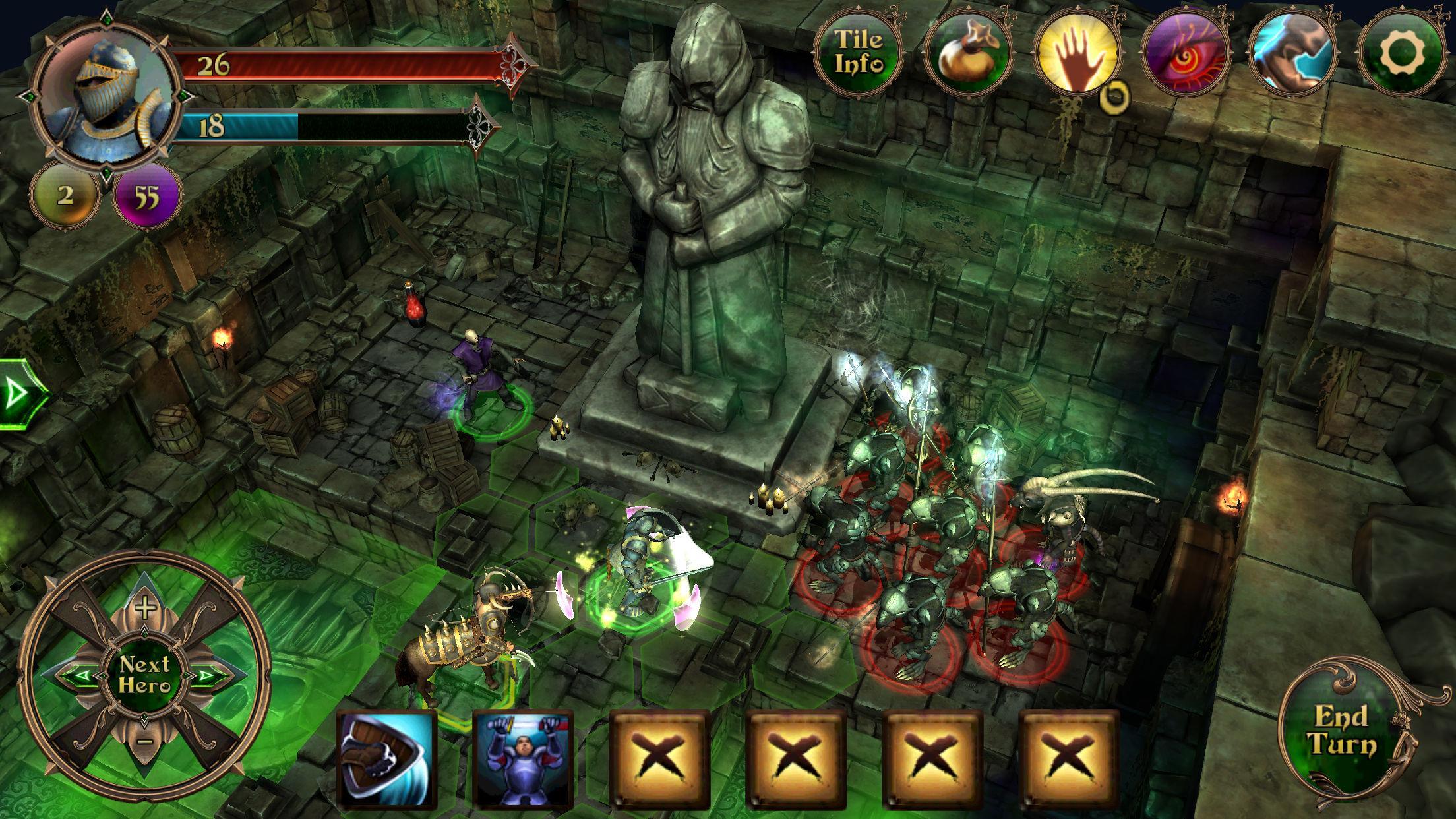
Task: Zoom in with the plus control
Action: pos(144,607)
